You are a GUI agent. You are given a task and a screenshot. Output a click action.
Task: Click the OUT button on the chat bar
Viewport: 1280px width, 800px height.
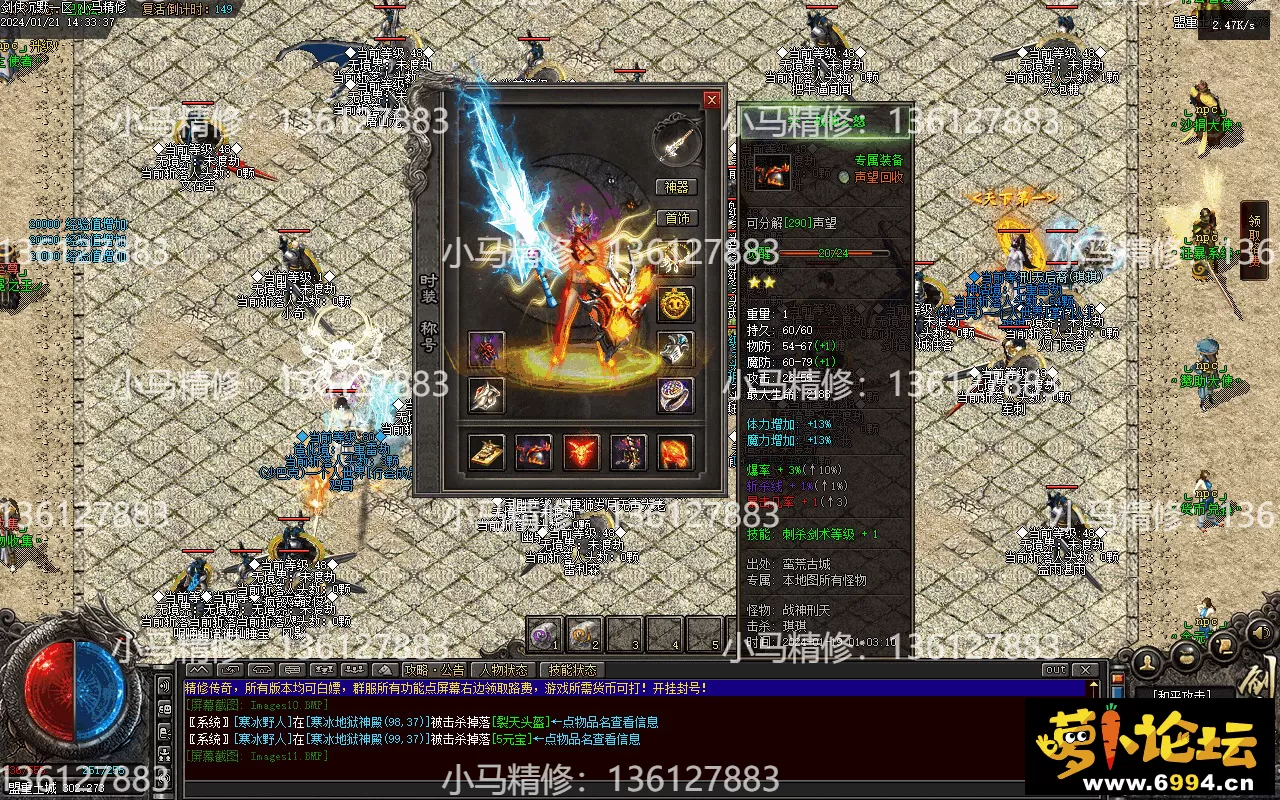coord(1055,670)
